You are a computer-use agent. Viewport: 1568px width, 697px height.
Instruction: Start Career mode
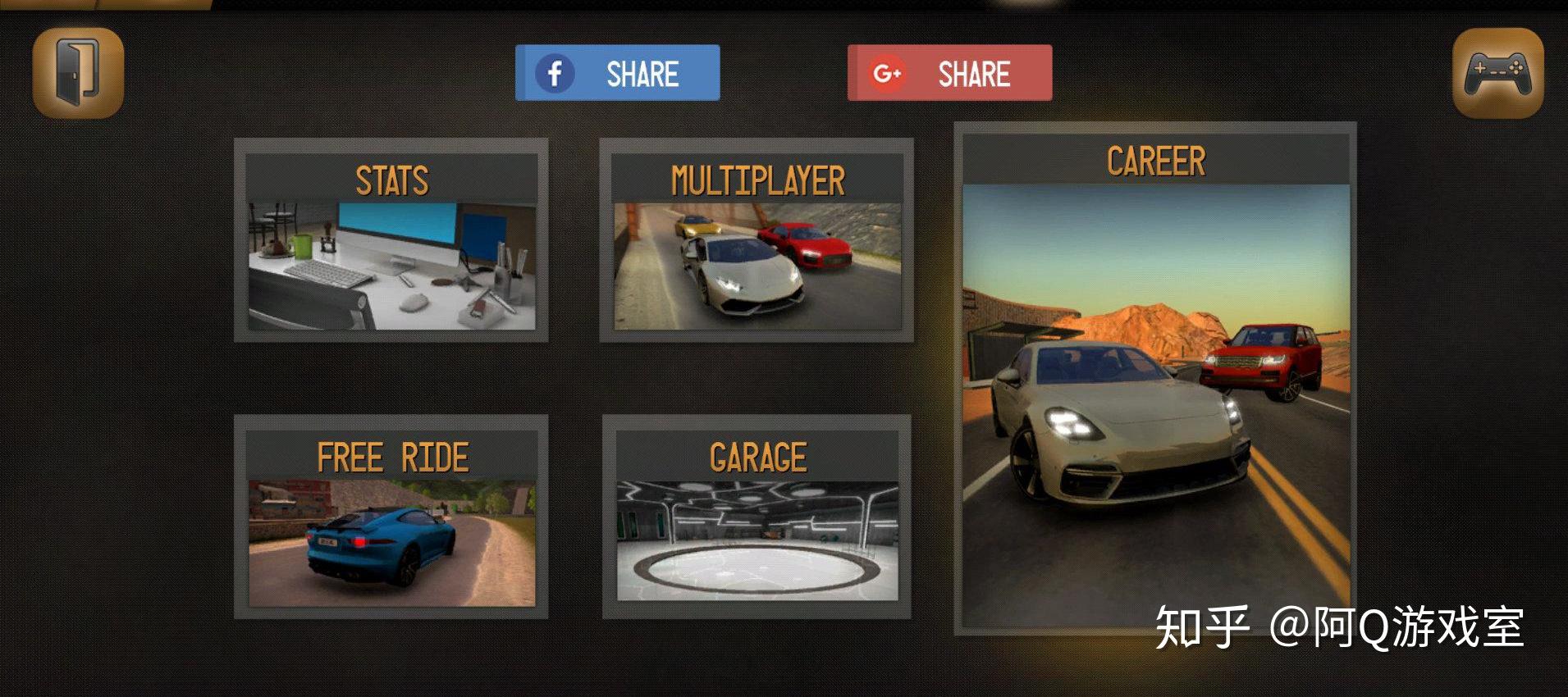[1154, 379]
